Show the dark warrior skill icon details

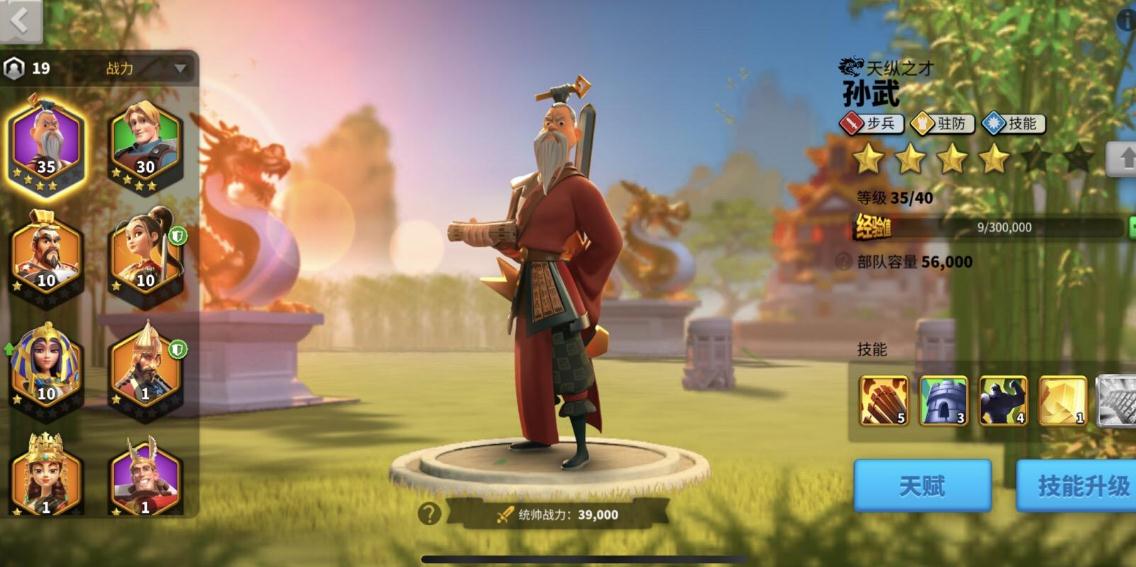[1003, 400]
